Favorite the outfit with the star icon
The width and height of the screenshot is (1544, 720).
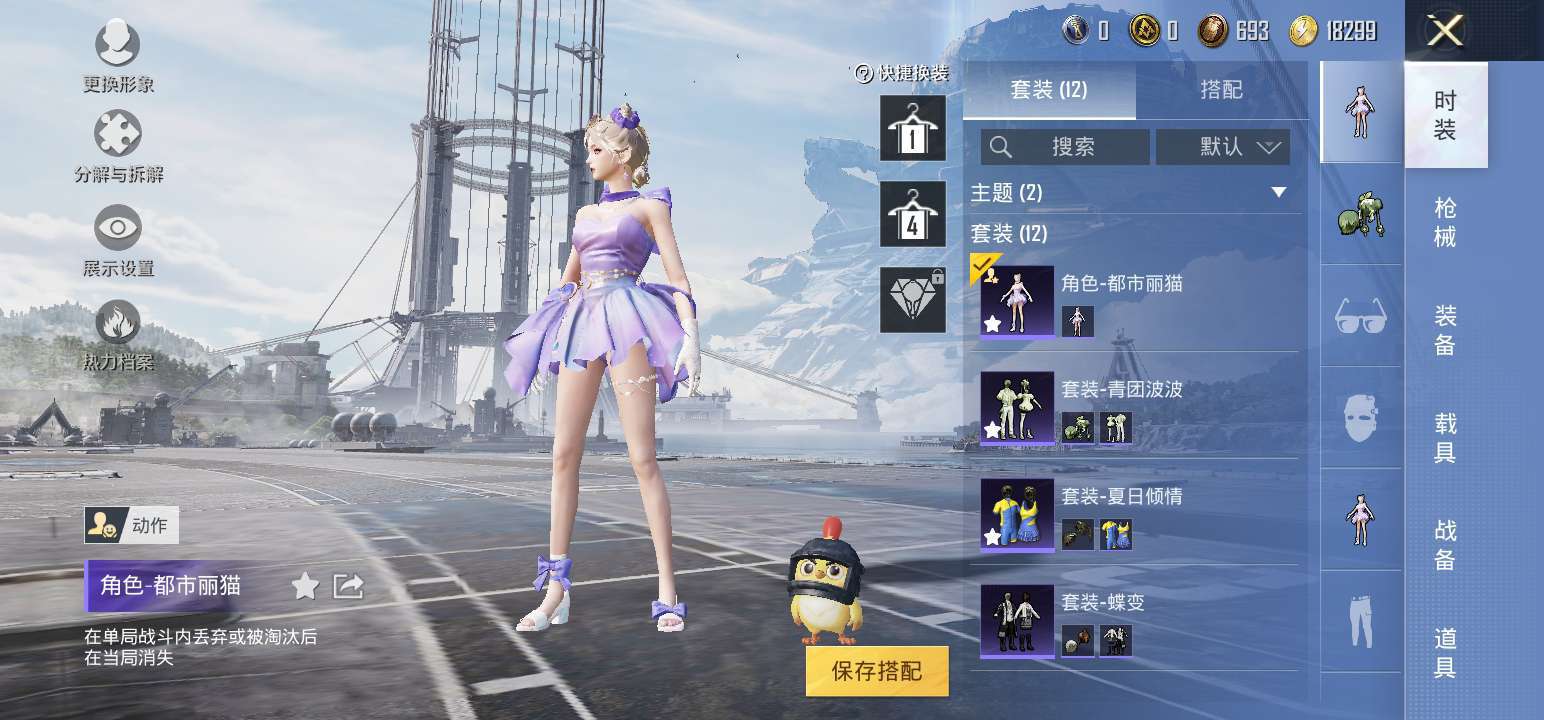[305, 586]
